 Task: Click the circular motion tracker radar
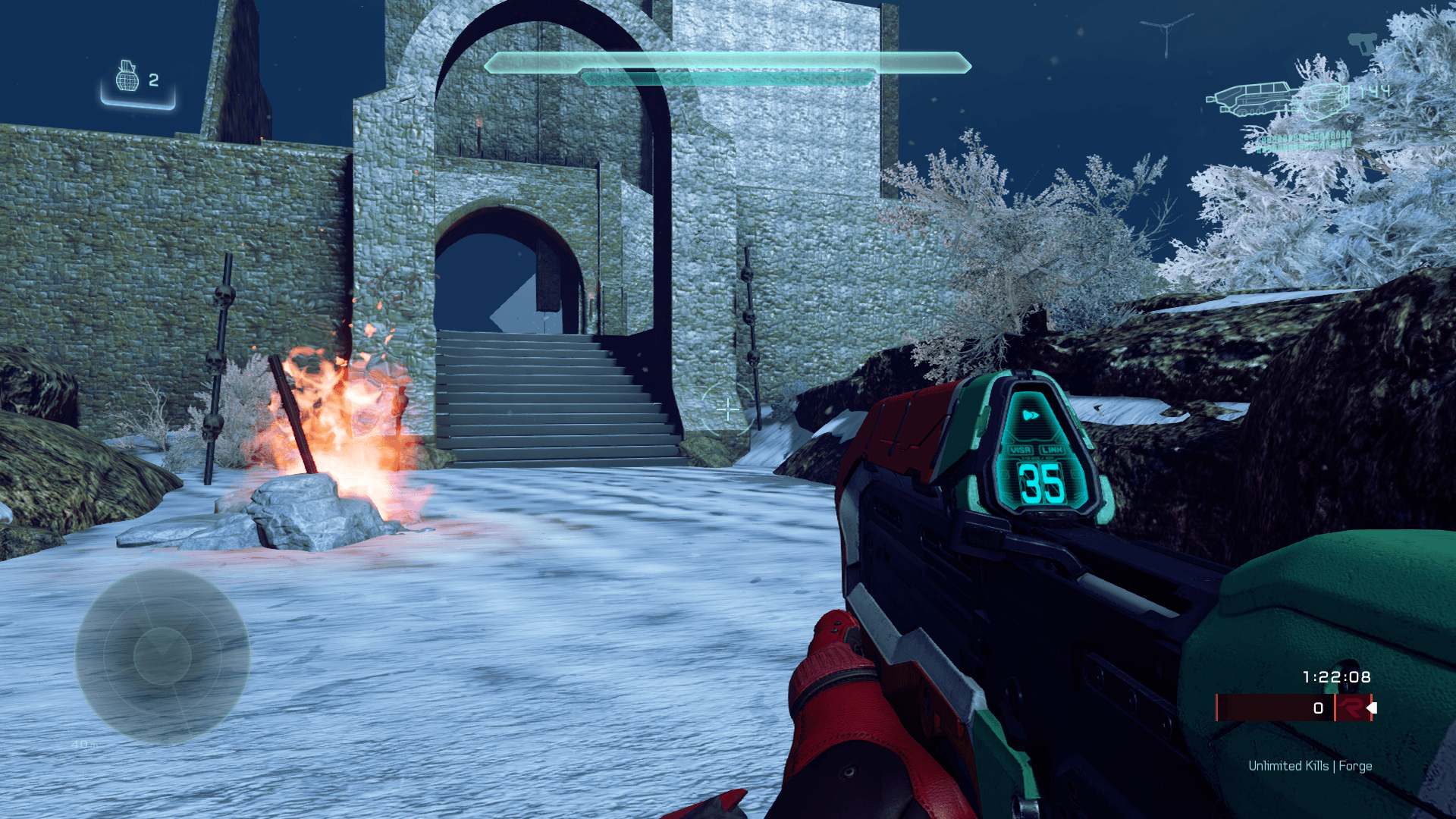[x=162, y=656]
